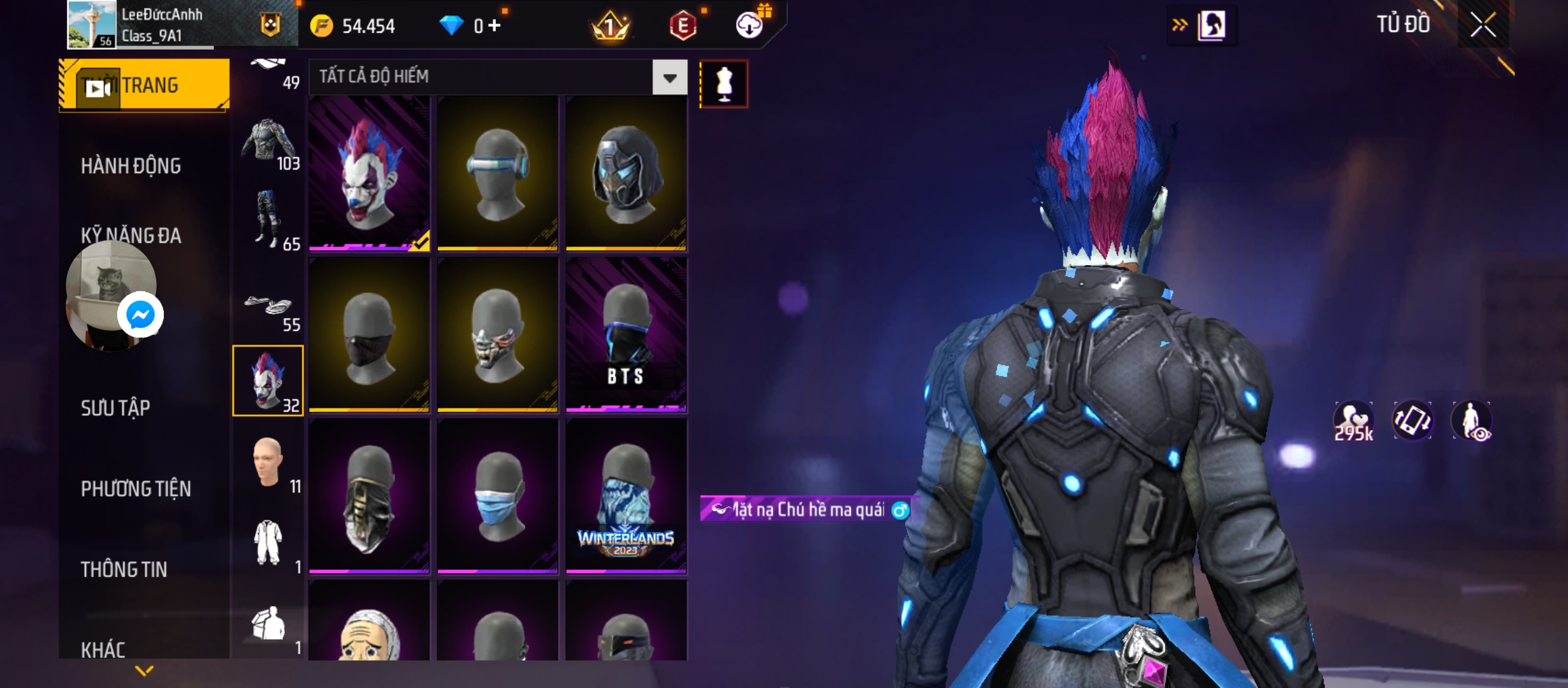The image size is (1568, 688).
Task: Select the Hành Động menu entry
Action: click(131, 166)
